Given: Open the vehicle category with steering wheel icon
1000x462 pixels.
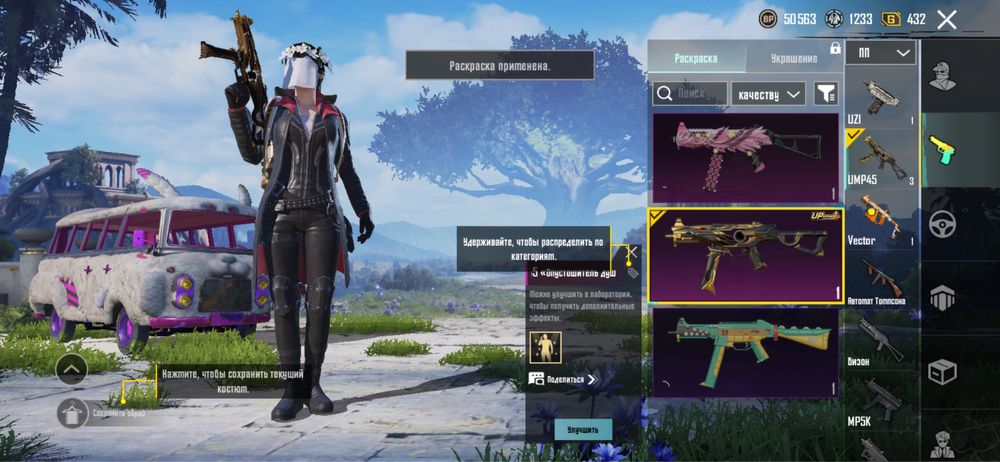Looking at the screenshot, I should (942, 224).
